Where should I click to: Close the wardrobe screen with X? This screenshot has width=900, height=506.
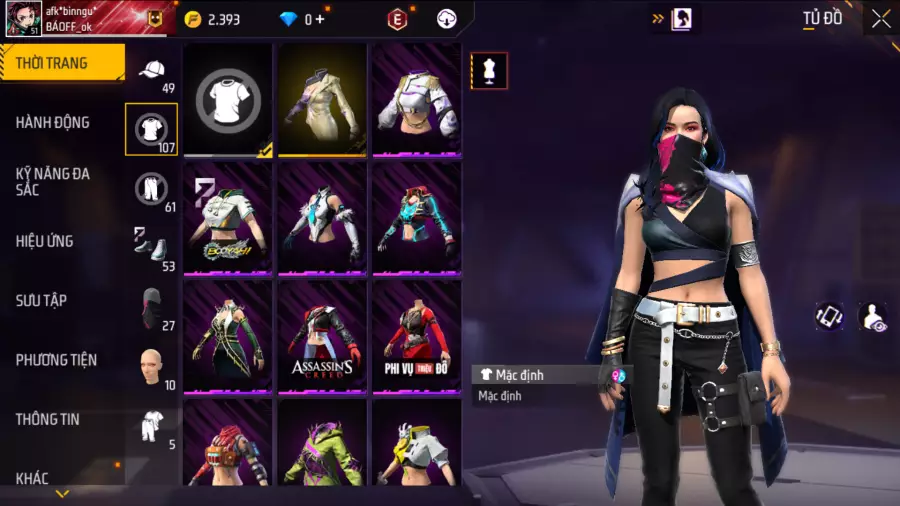pyautogui.click(x=880, y=19)
